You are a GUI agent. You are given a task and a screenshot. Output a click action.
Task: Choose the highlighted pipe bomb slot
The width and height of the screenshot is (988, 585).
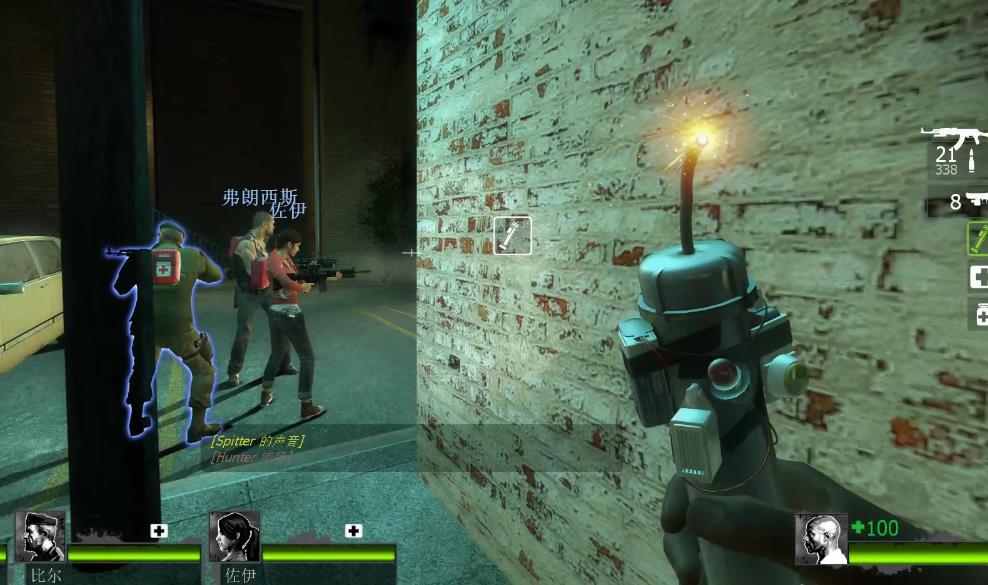point(978,239)
